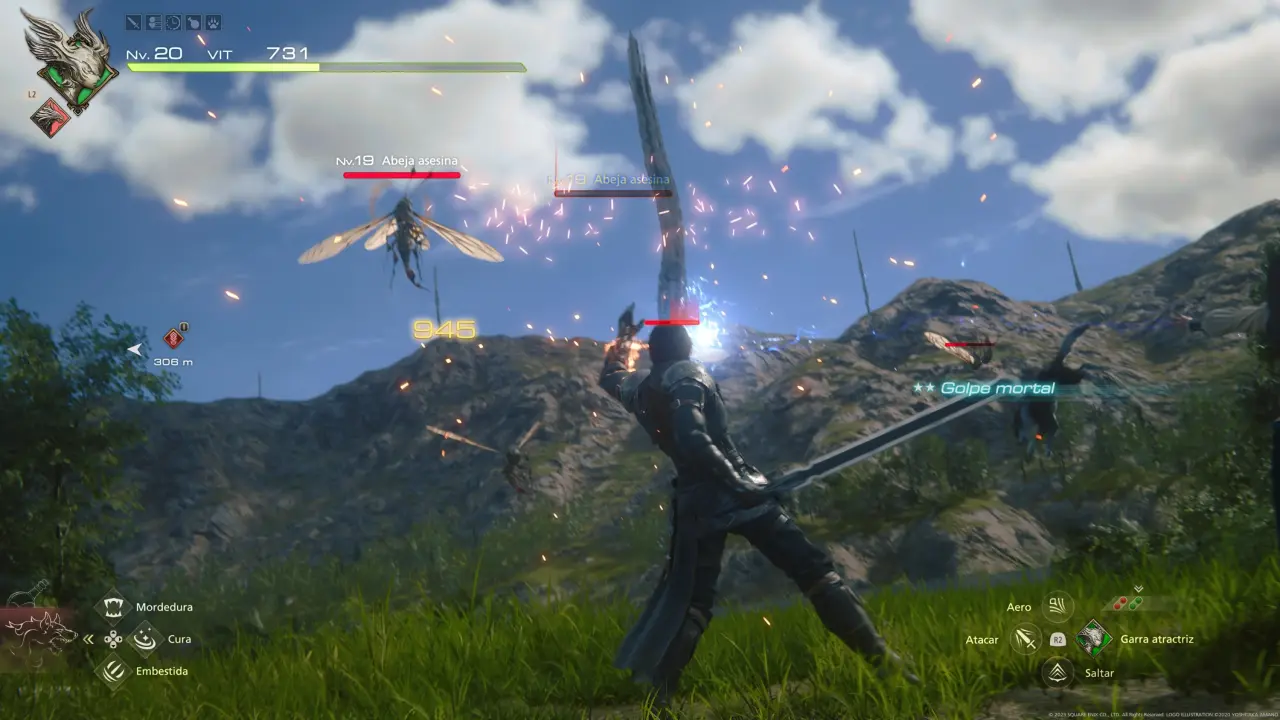Click the paw print status icon

click(x=213, y=22)
